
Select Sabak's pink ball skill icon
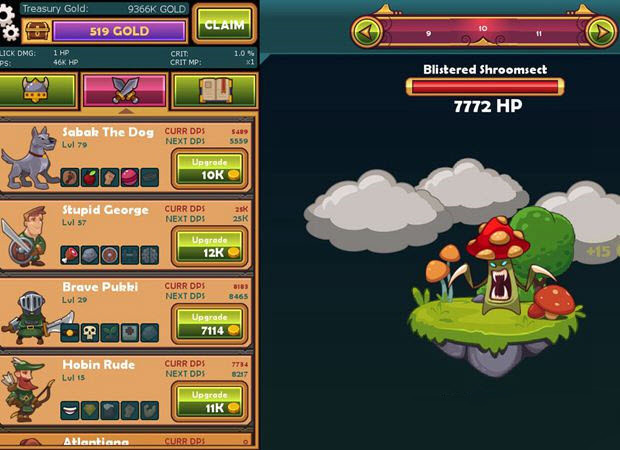[130, 178]
